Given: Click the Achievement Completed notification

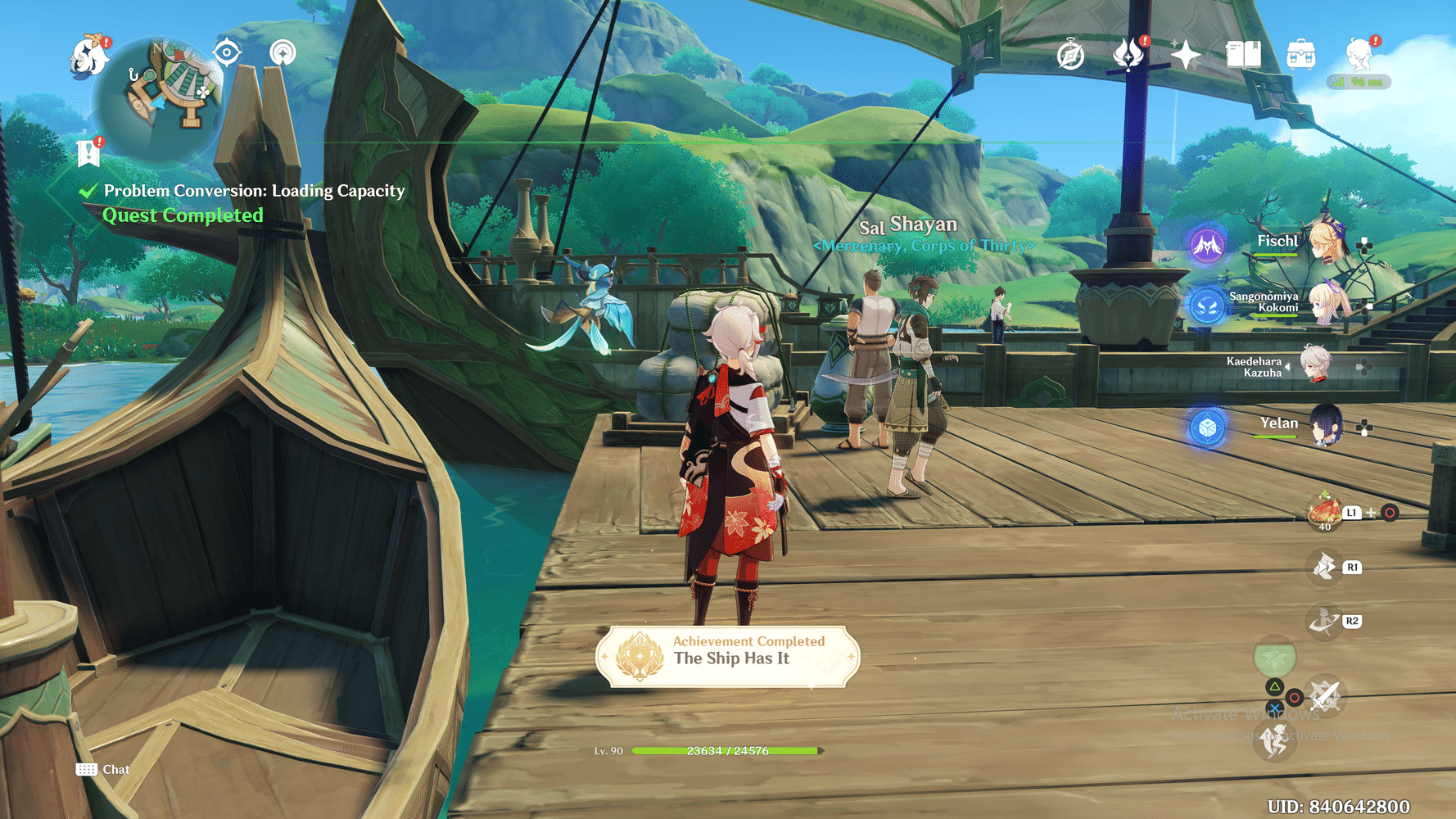Looking at the screenshot, I should pos(728,656).
